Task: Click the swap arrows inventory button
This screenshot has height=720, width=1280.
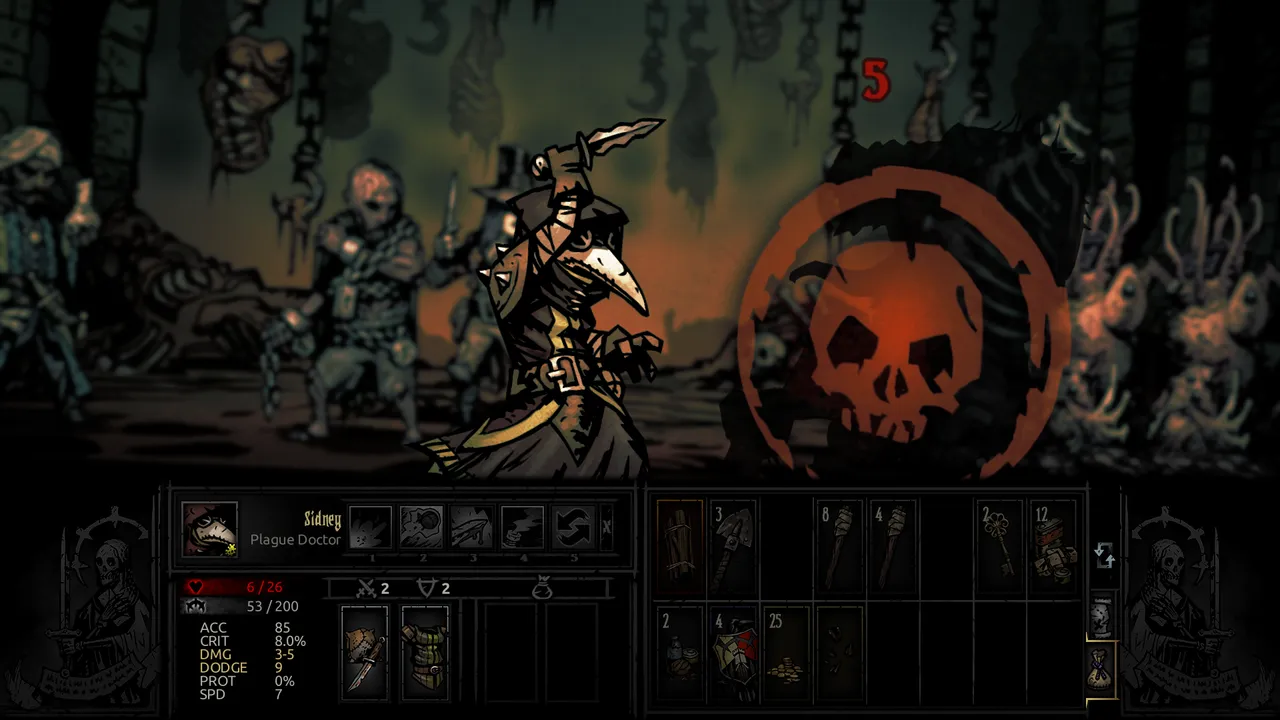Action: click(x=1104, y=555)
